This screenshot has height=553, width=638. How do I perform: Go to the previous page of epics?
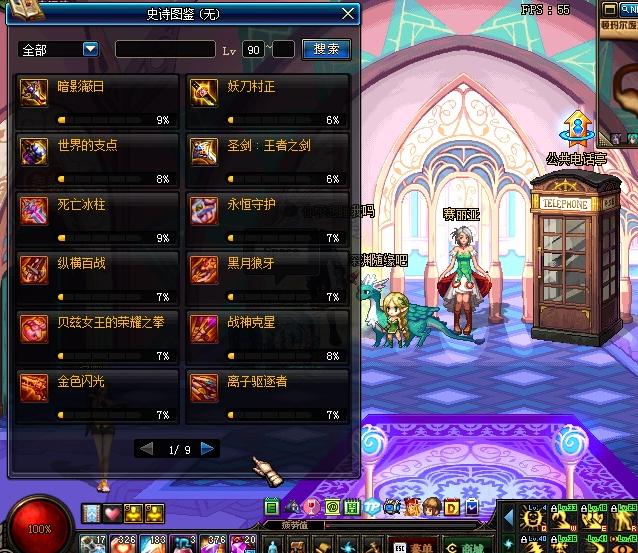147,449
